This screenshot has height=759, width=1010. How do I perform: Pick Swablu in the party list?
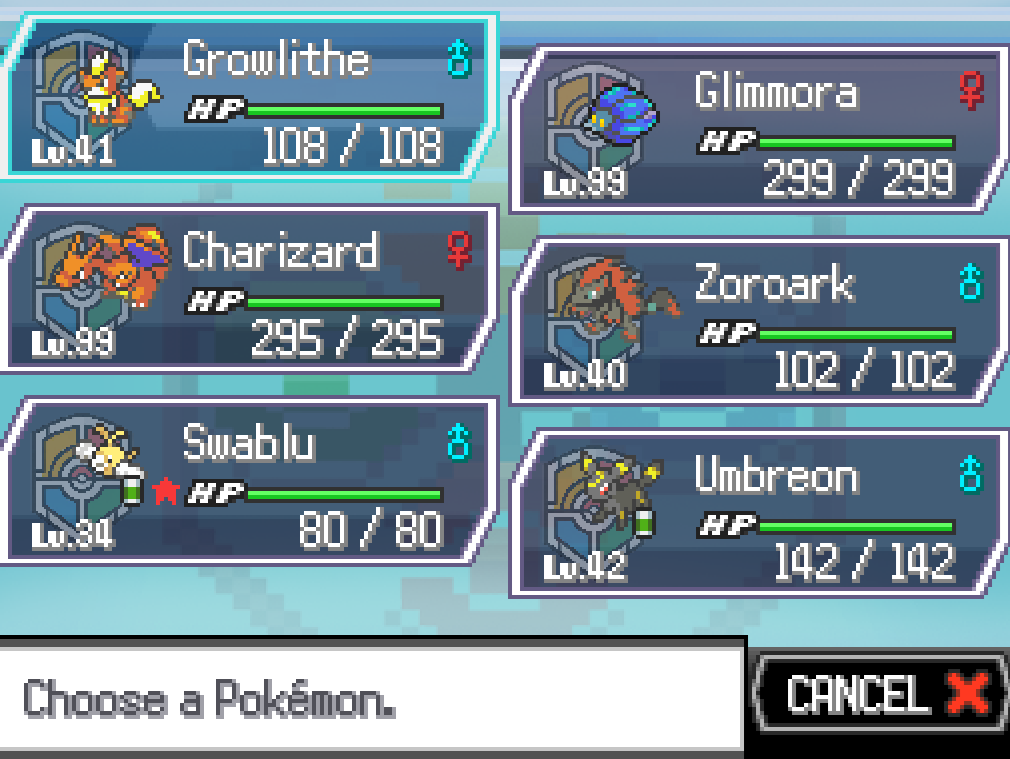250,481
